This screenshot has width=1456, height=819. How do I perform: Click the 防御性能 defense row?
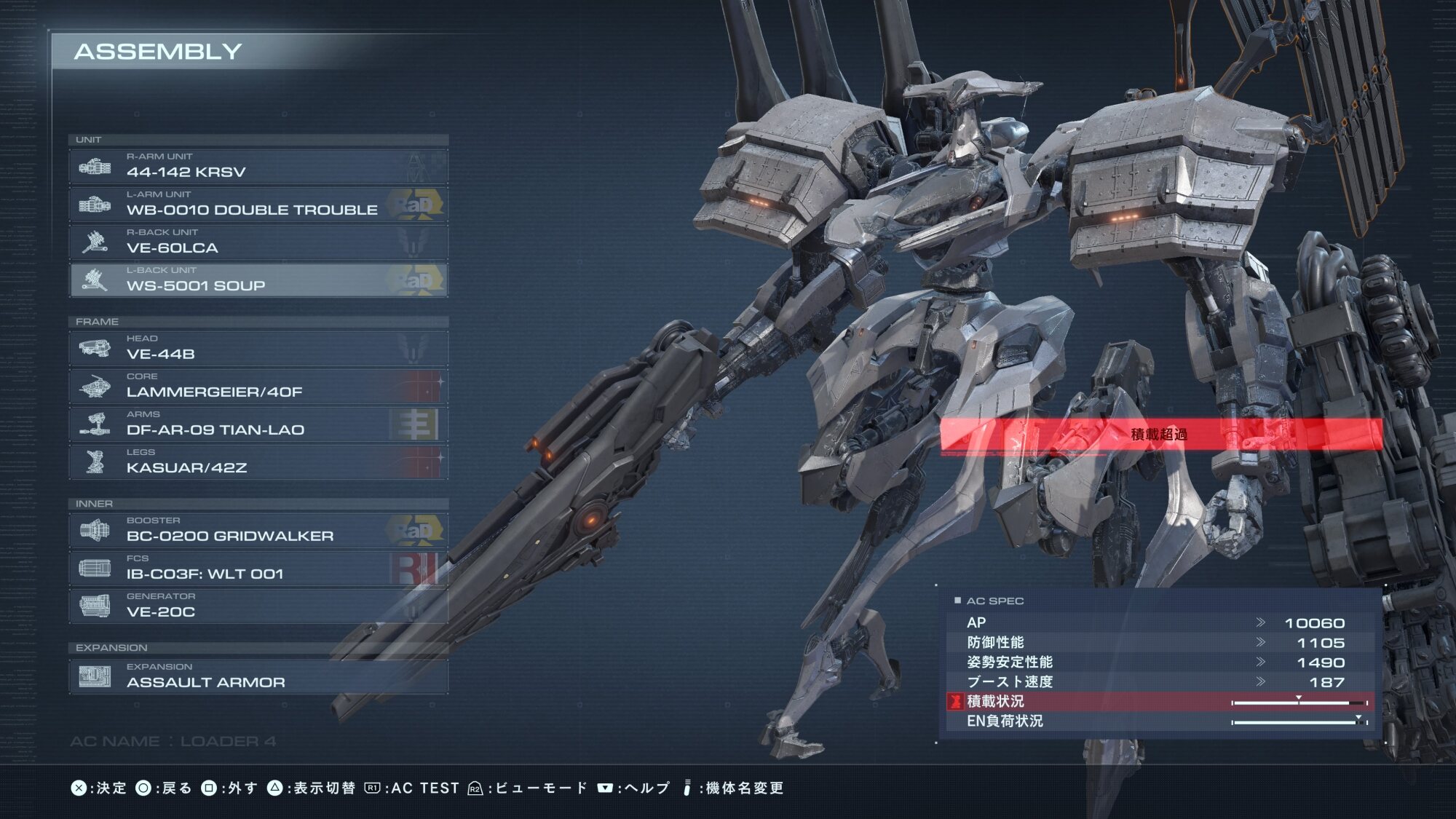[1160, 642]
